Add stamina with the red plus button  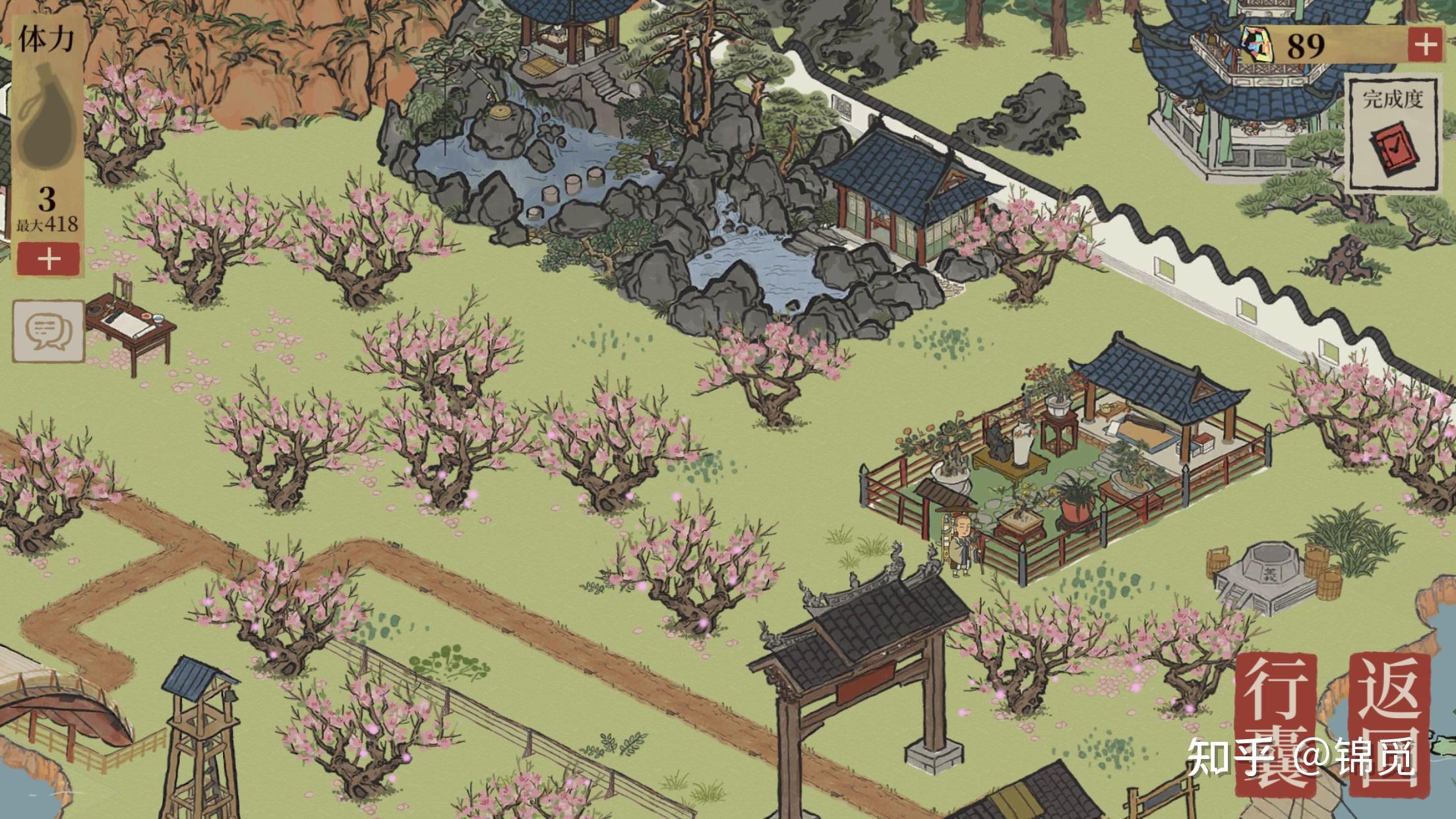(49, 258)
